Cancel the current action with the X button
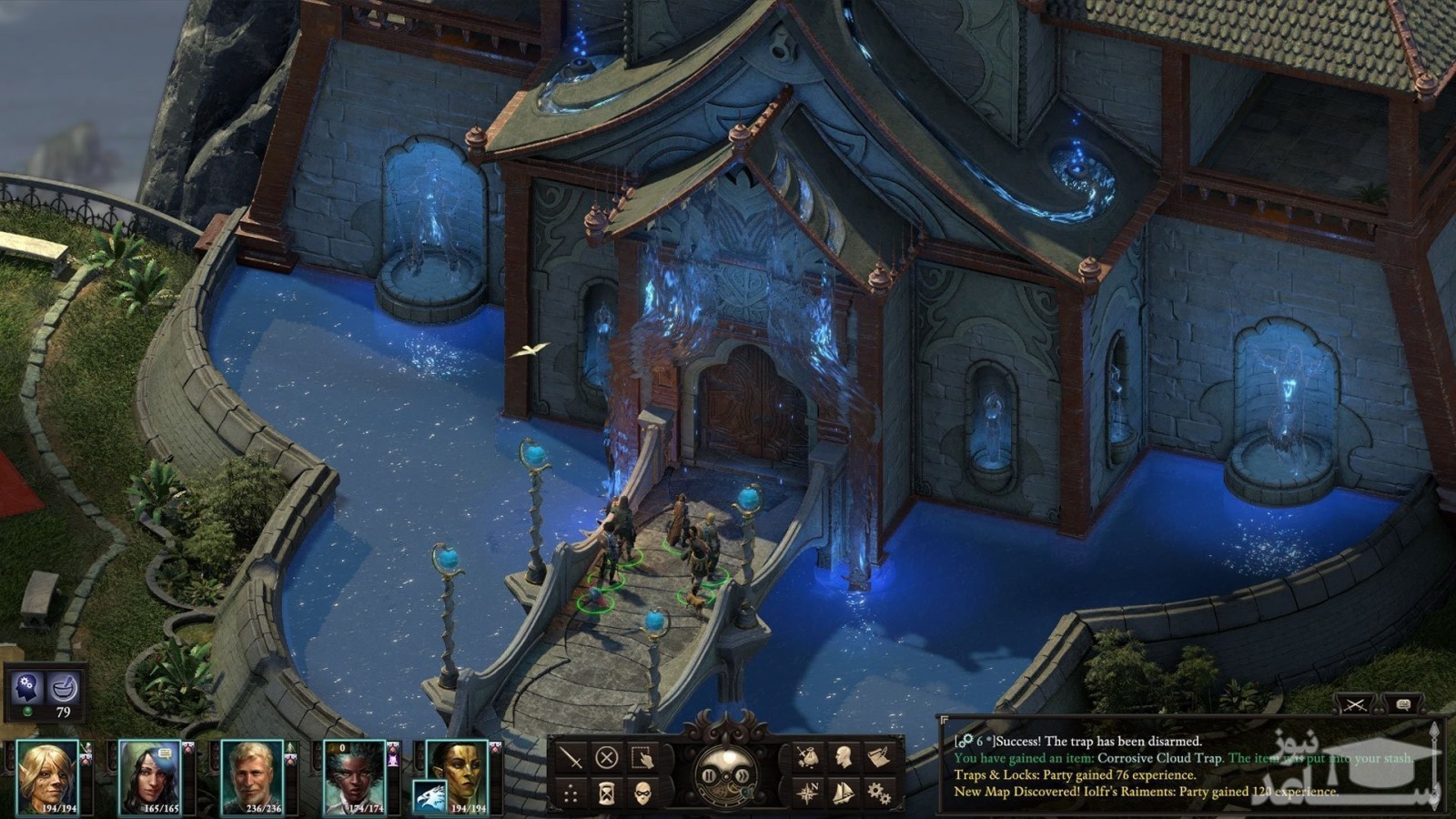Viewport: 1456px width, 819px height. 607,757
